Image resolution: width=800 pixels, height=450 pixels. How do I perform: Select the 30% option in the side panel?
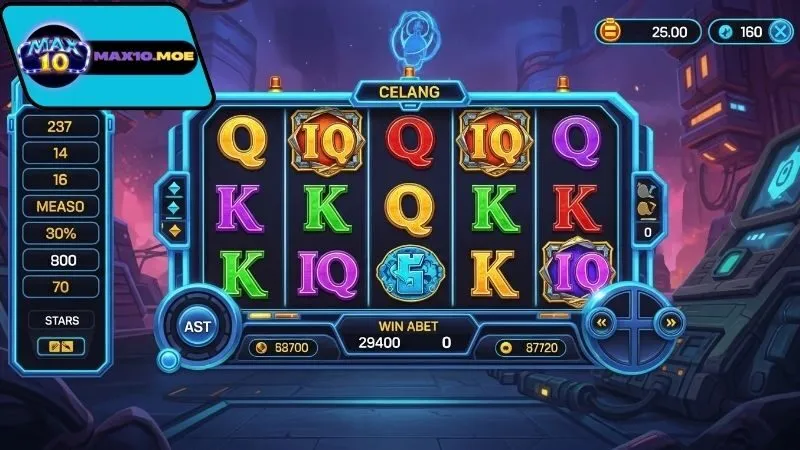[x=60, y=233]
